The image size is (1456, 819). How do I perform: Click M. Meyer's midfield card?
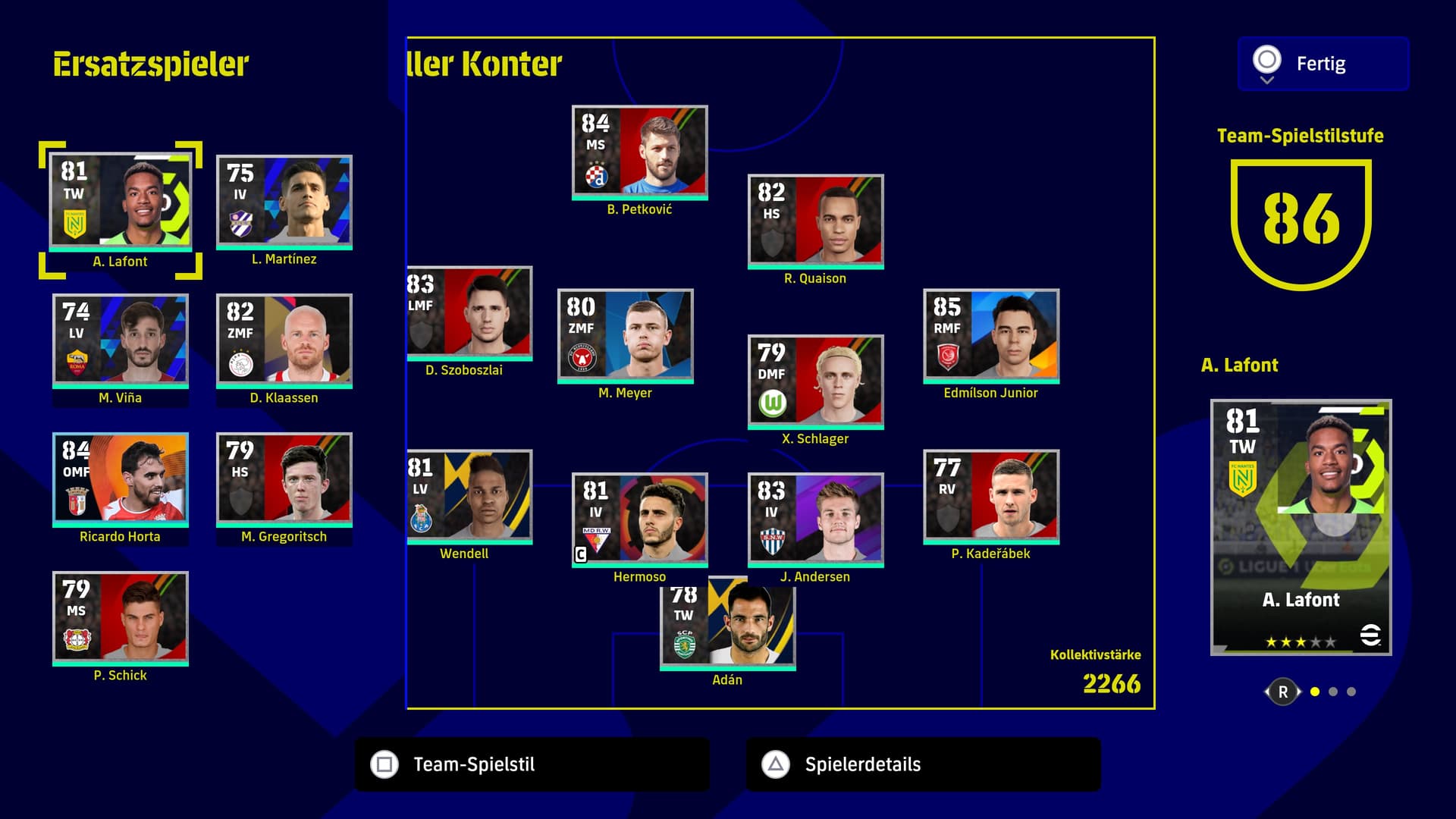coord(625,336)
